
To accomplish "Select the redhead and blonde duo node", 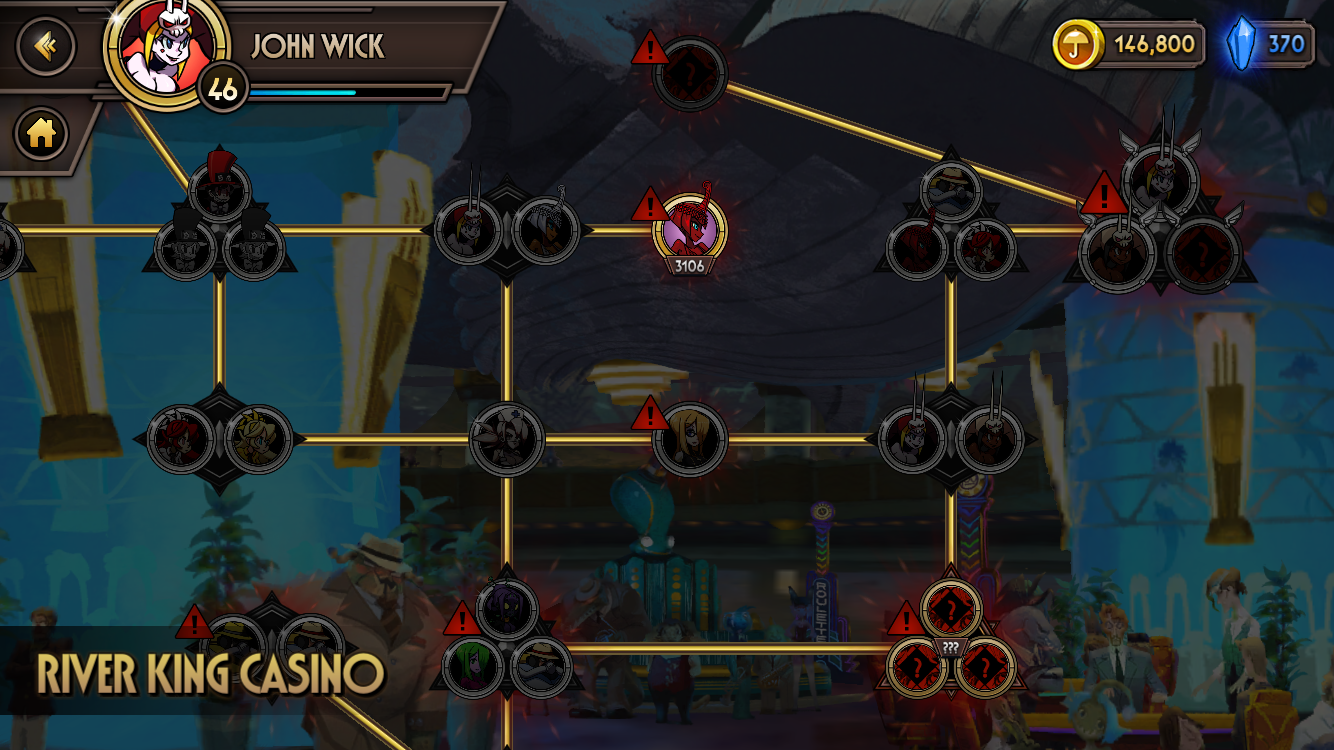I will (x=220, y=438).
